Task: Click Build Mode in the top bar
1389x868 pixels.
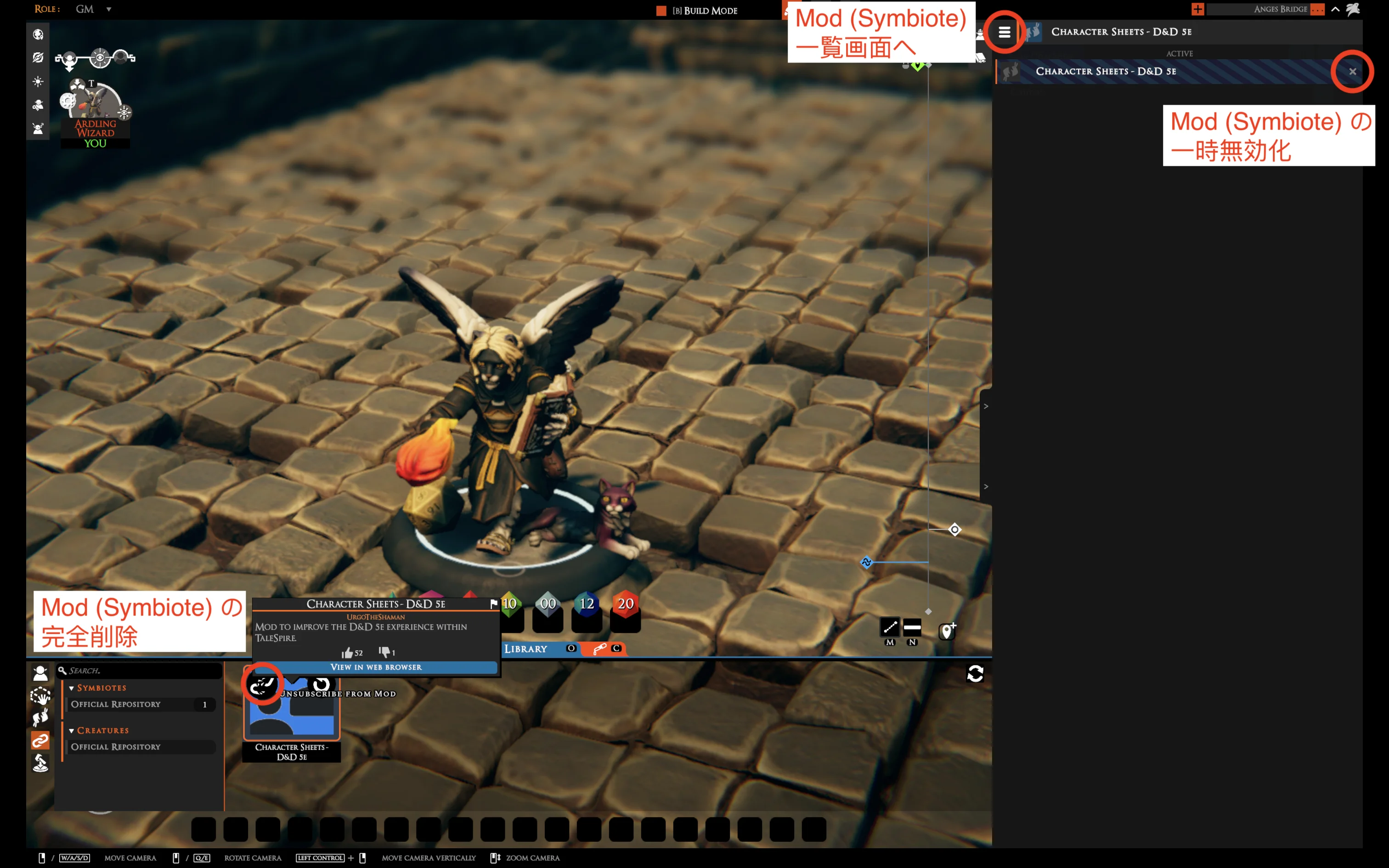Action: 705,10
